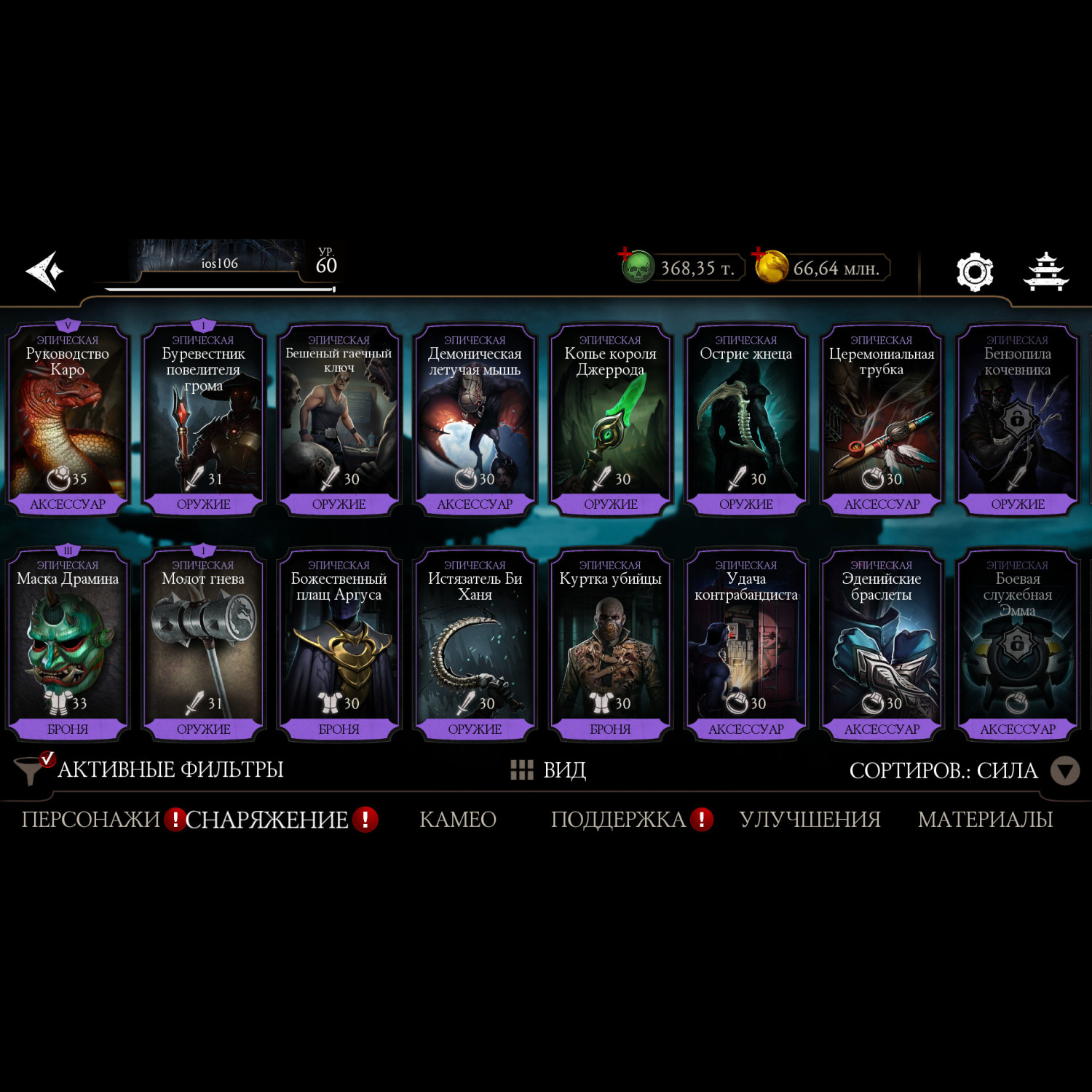This screenshot has width=1092, height=1092.
Task: Choose the Буревестник повелителя грома weapon card
Action: (x=203, y=421)
